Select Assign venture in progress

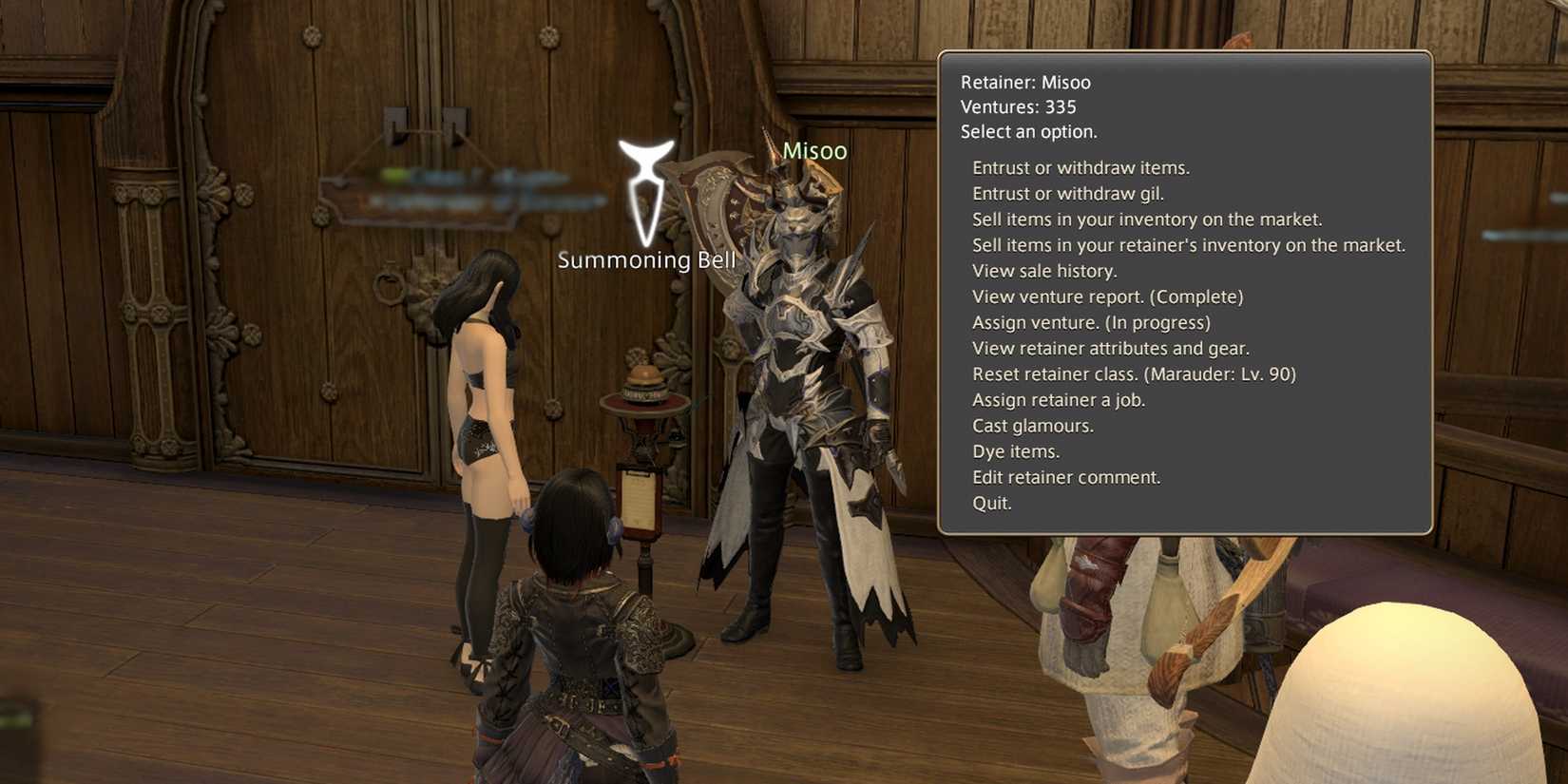(1090, 322)
